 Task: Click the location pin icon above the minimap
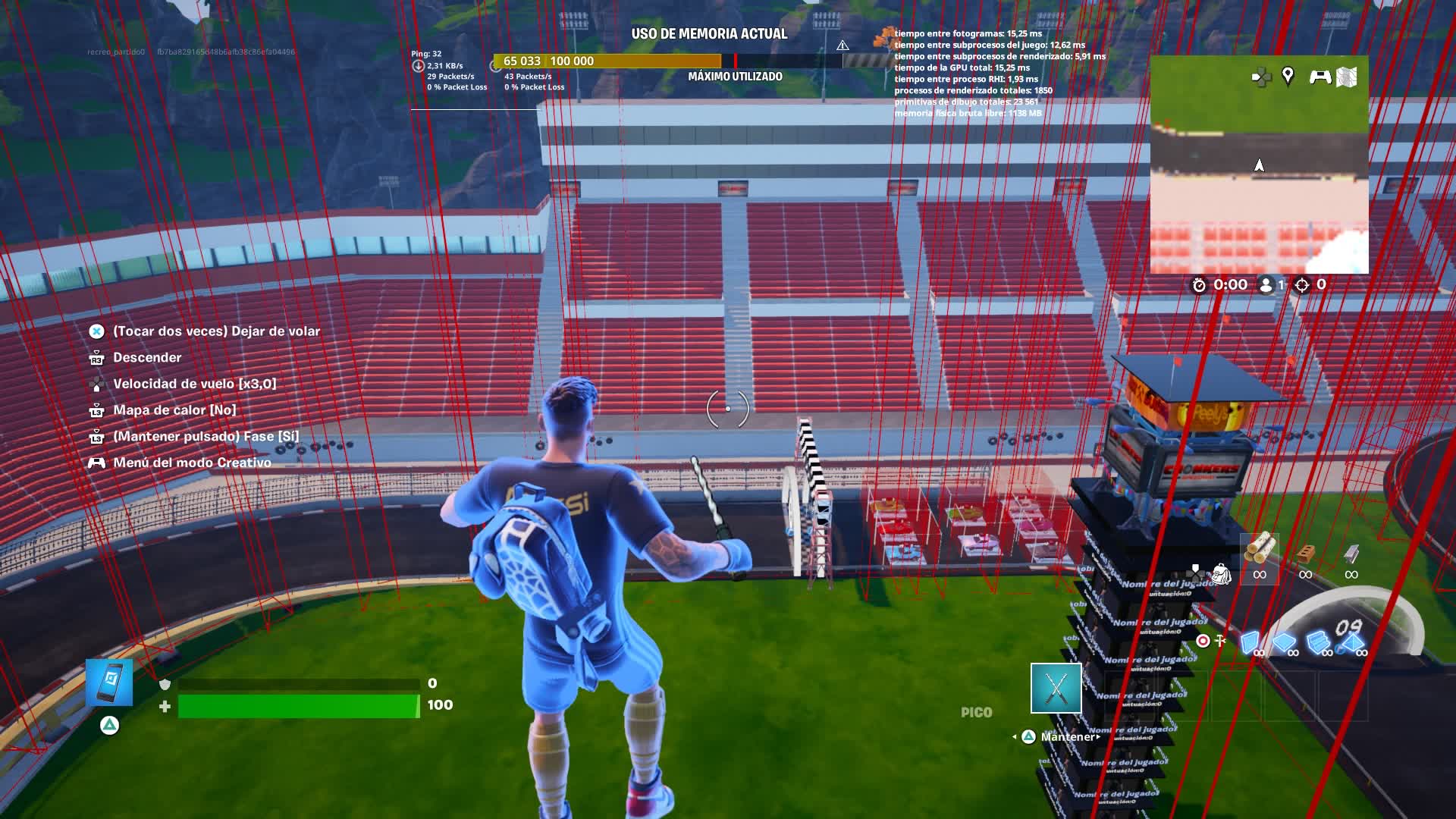tap(1288, 77)
